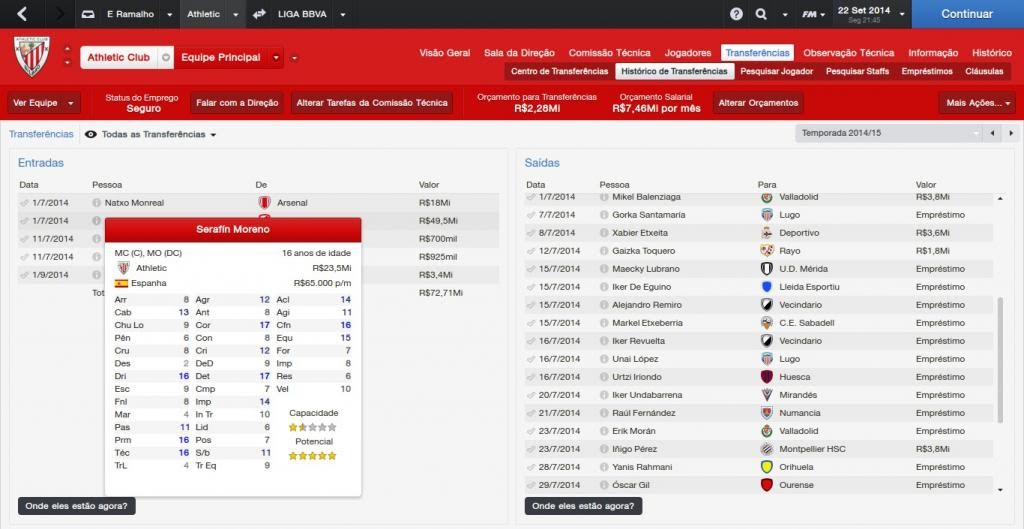This screenshot has width=1024, height=529.
Task: Select the Centro de Transferências subtab
Action: (x=559, y=72)
